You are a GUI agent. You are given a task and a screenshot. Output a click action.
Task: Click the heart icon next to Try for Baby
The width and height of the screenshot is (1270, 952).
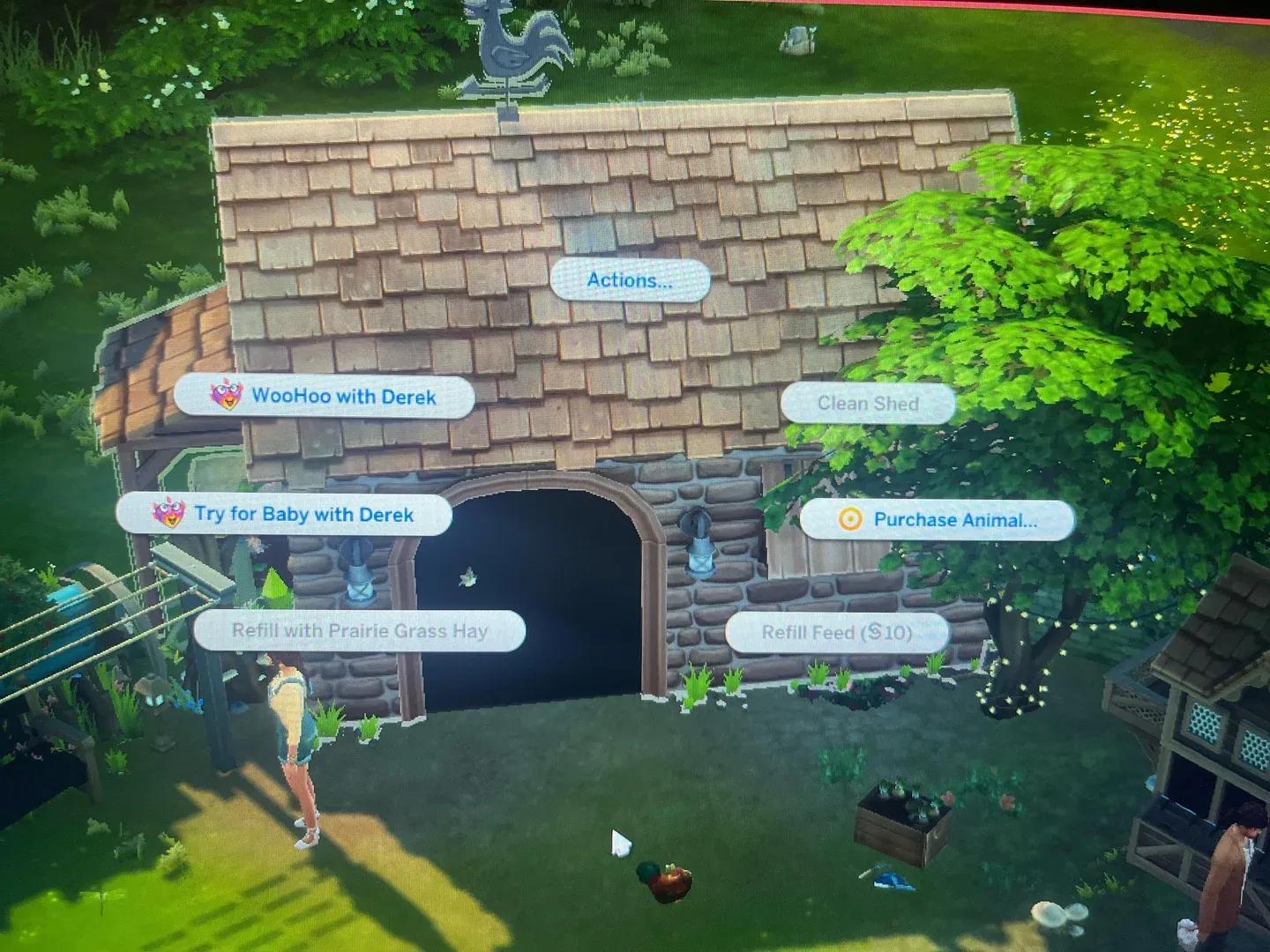click(x=168, y=515)
